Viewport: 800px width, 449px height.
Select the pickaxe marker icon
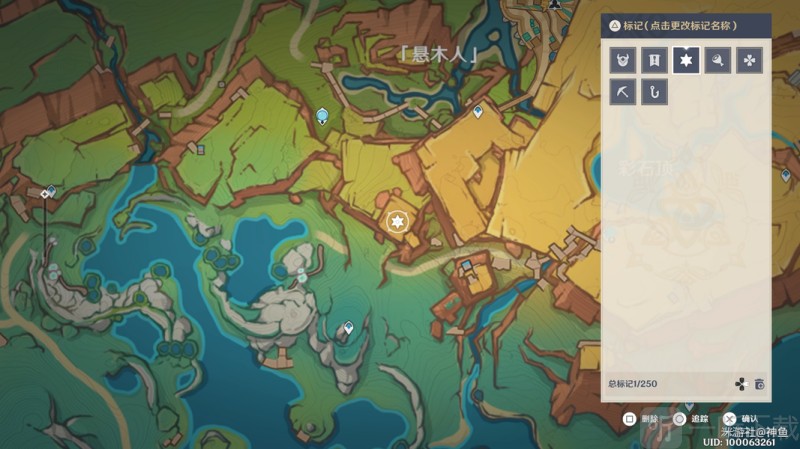coord(622,93)
